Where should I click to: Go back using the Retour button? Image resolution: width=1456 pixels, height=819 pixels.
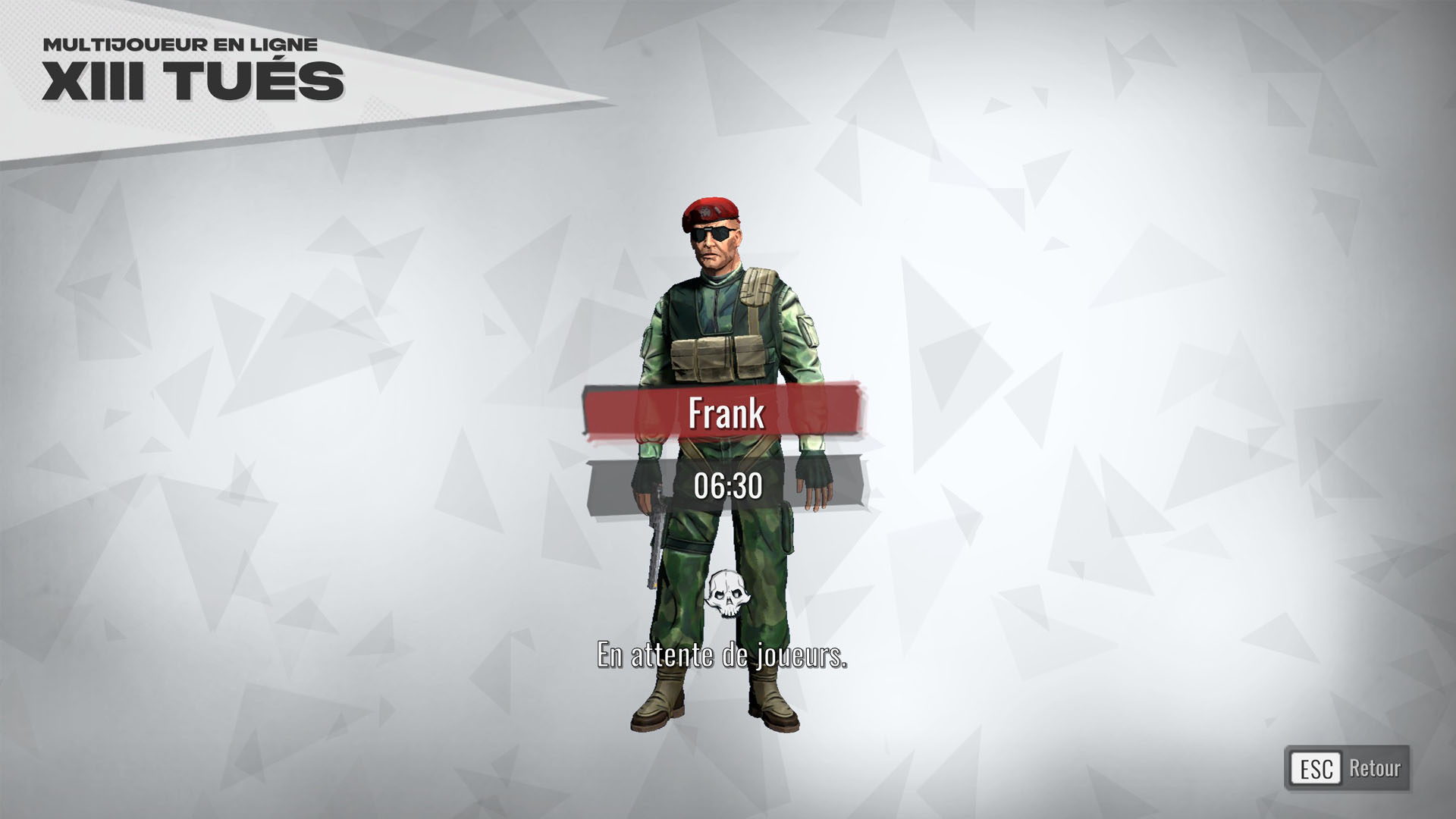tap(1348, 768)
